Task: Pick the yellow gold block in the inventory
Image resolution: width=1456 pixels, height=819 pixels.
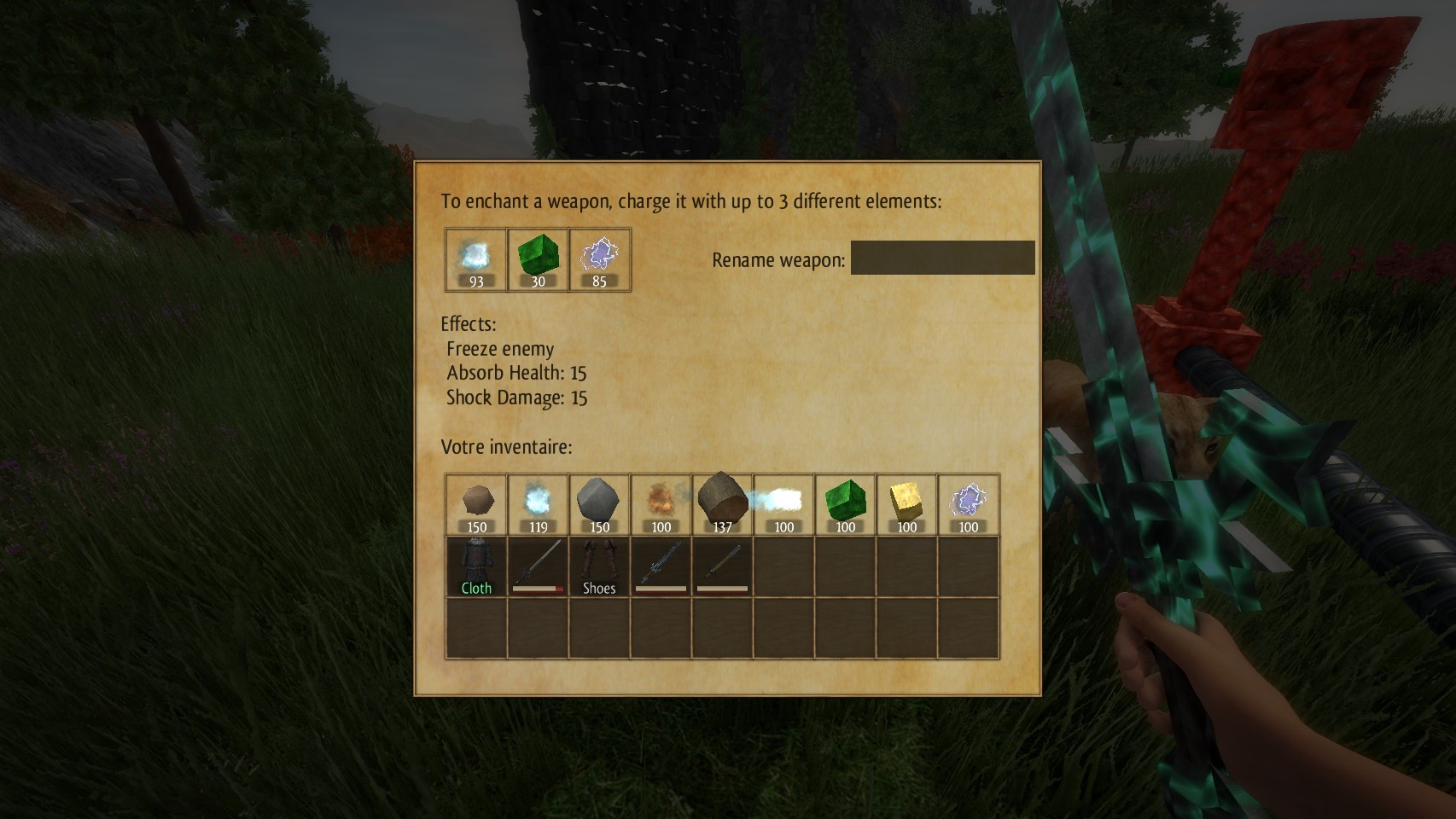Action: [x=906, y=505]
